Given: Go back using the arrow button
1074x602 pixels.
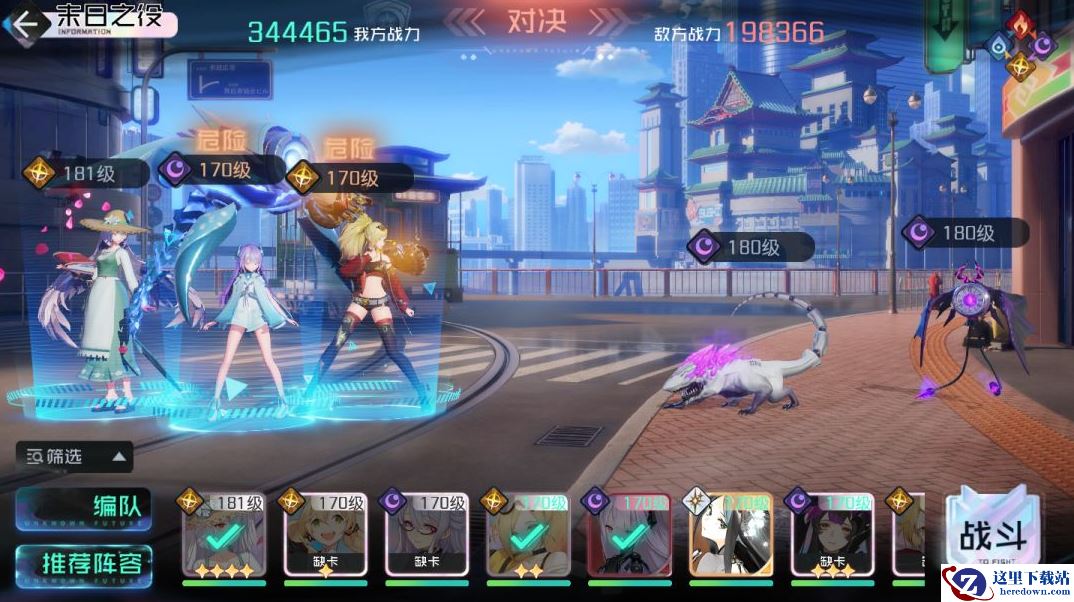Looking at the screenshot, I should pos(27,20).
